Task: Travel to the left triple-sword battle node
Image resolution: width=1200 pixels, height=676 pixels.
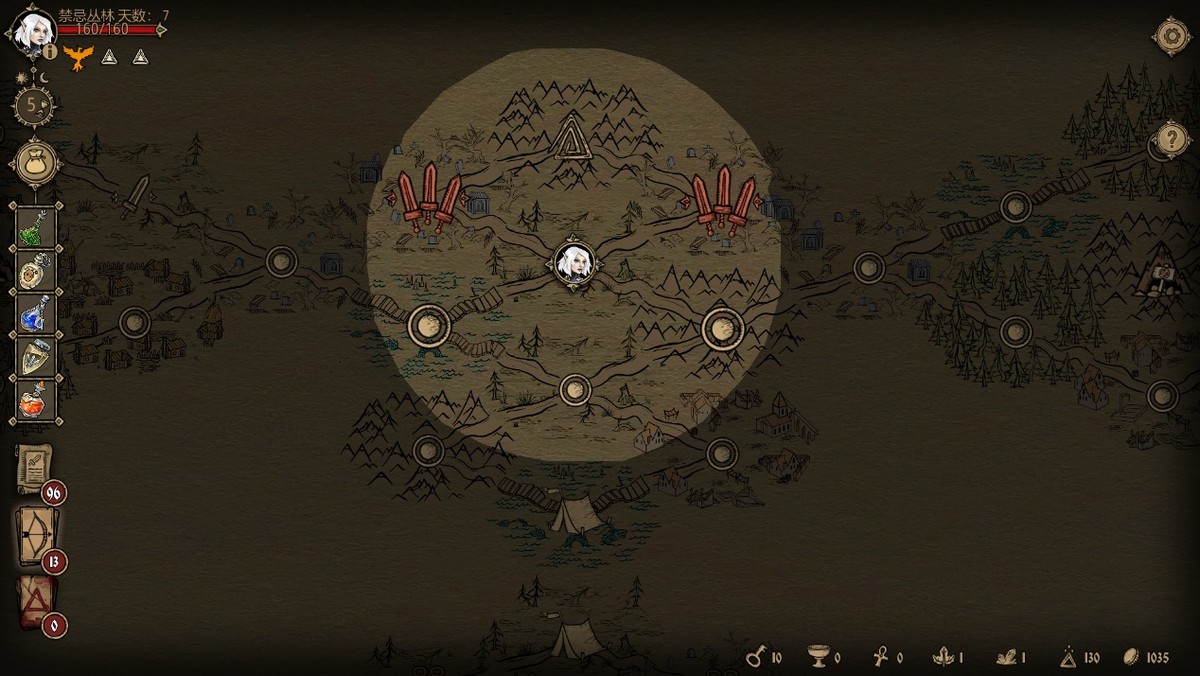Action: [x=429, y=196]
